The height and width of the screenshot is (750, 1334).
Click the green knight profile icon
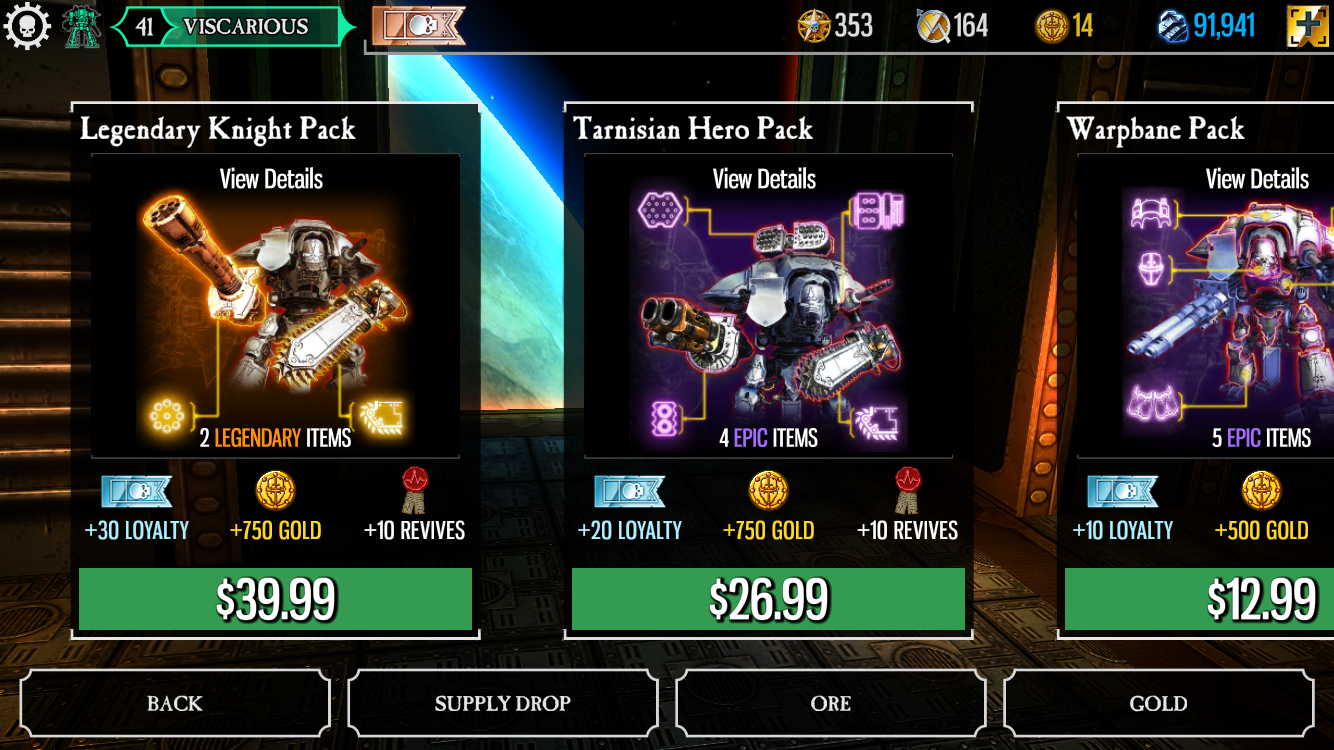pos(81,26)
